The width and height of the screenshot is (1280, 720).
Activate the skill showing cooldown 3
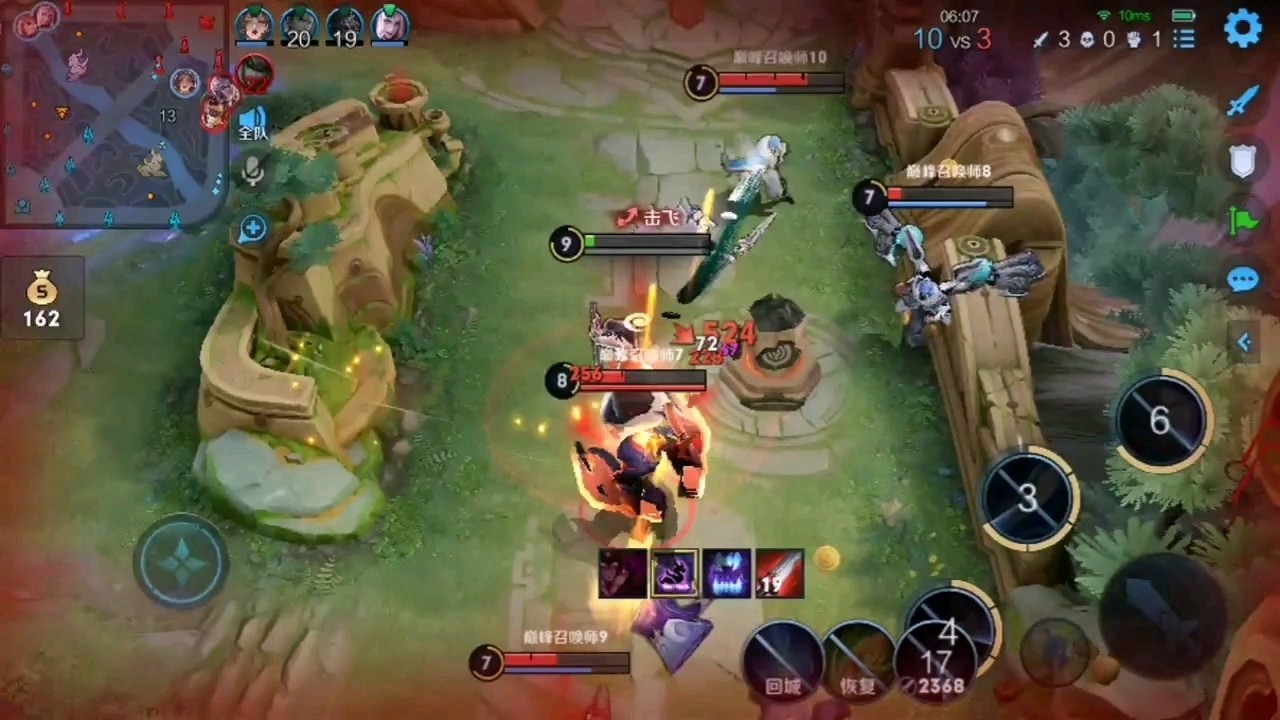(1028, 498)
